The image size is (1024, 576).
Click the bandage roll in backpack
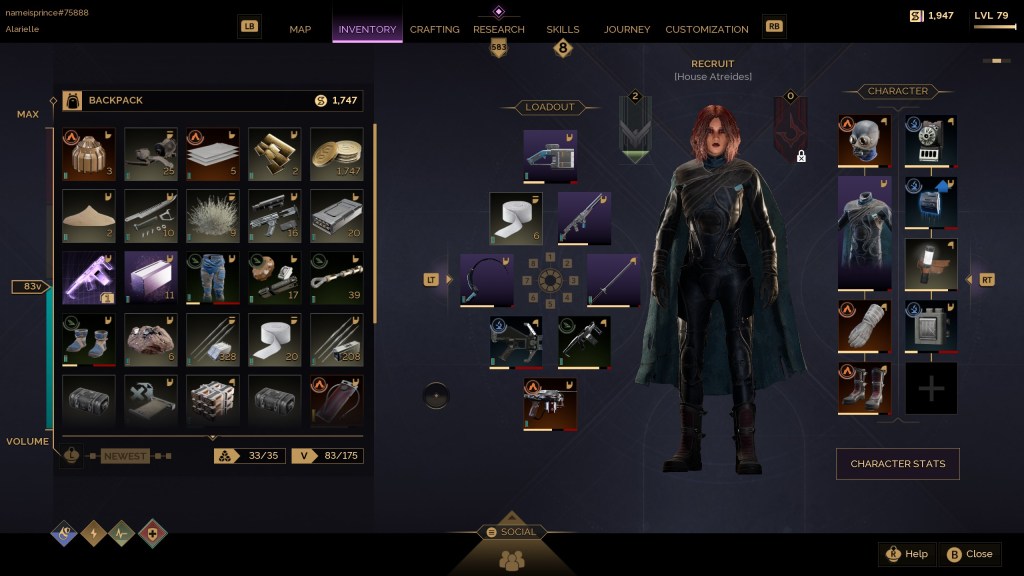[x=275, y=340]
